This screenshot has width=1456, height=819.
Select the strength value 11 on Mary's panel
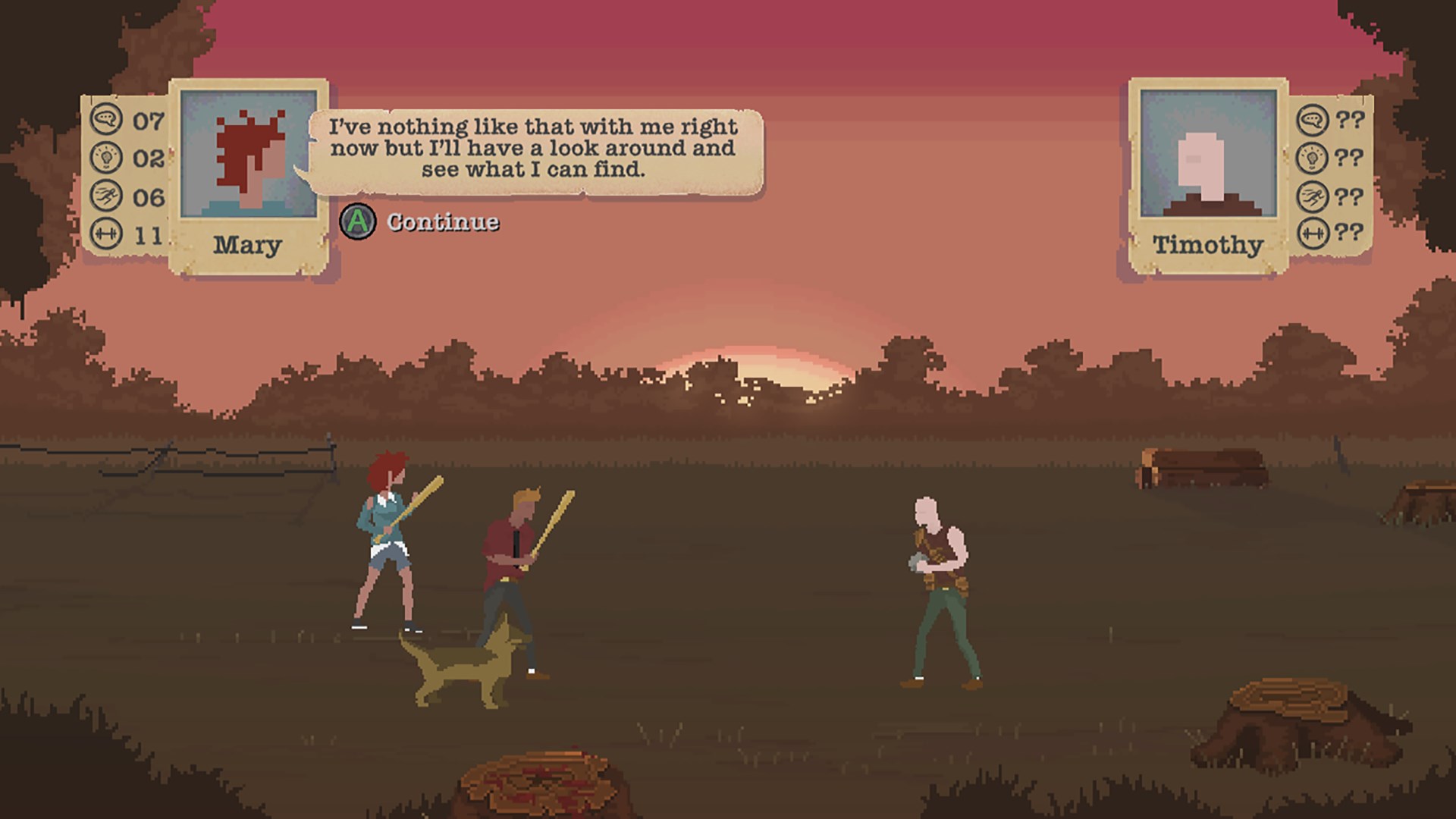(149, 232)
